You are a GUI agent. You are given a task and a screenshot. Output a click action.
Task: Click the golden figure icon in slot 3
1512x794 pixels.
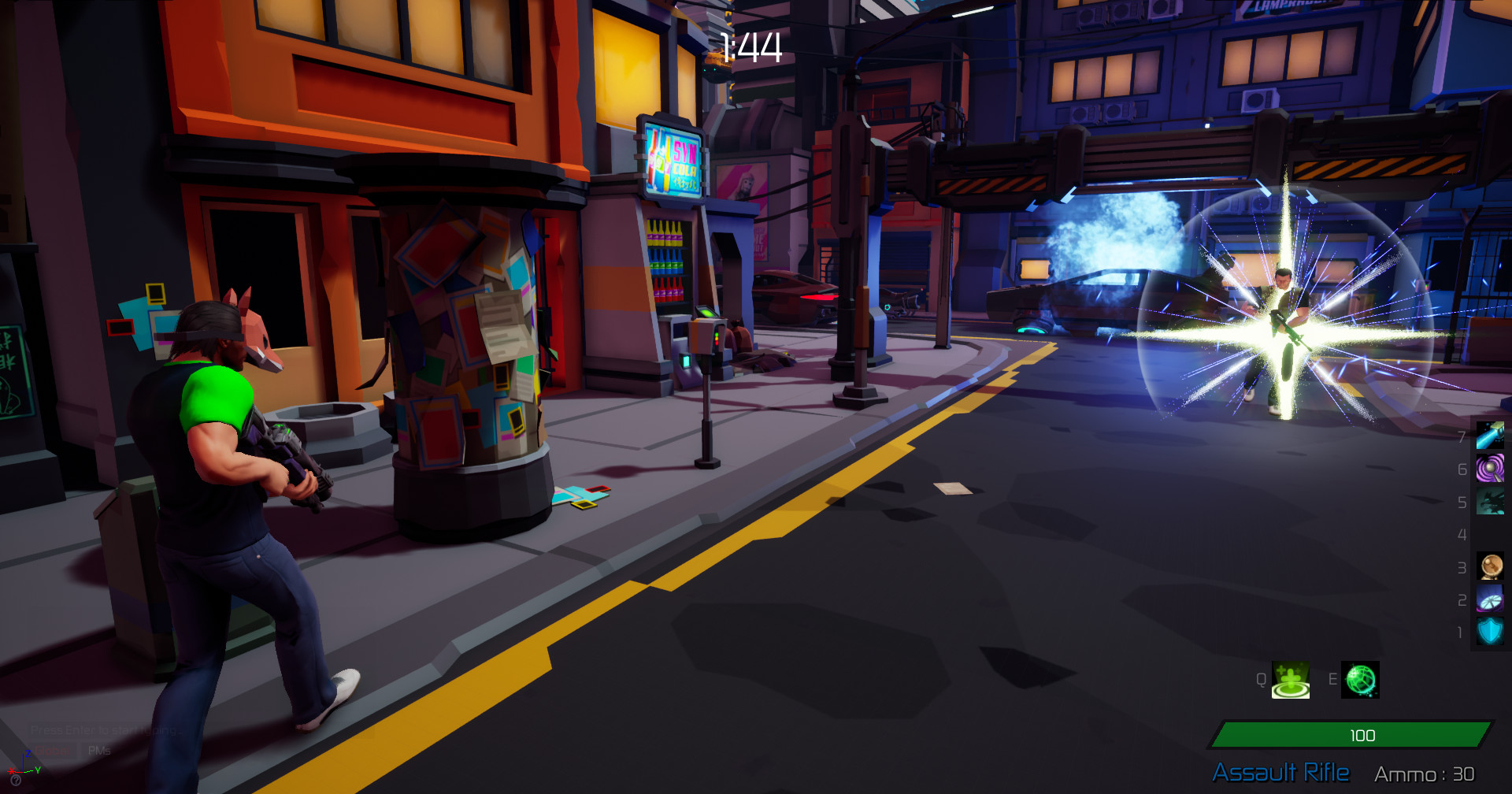pos(1491,566)
